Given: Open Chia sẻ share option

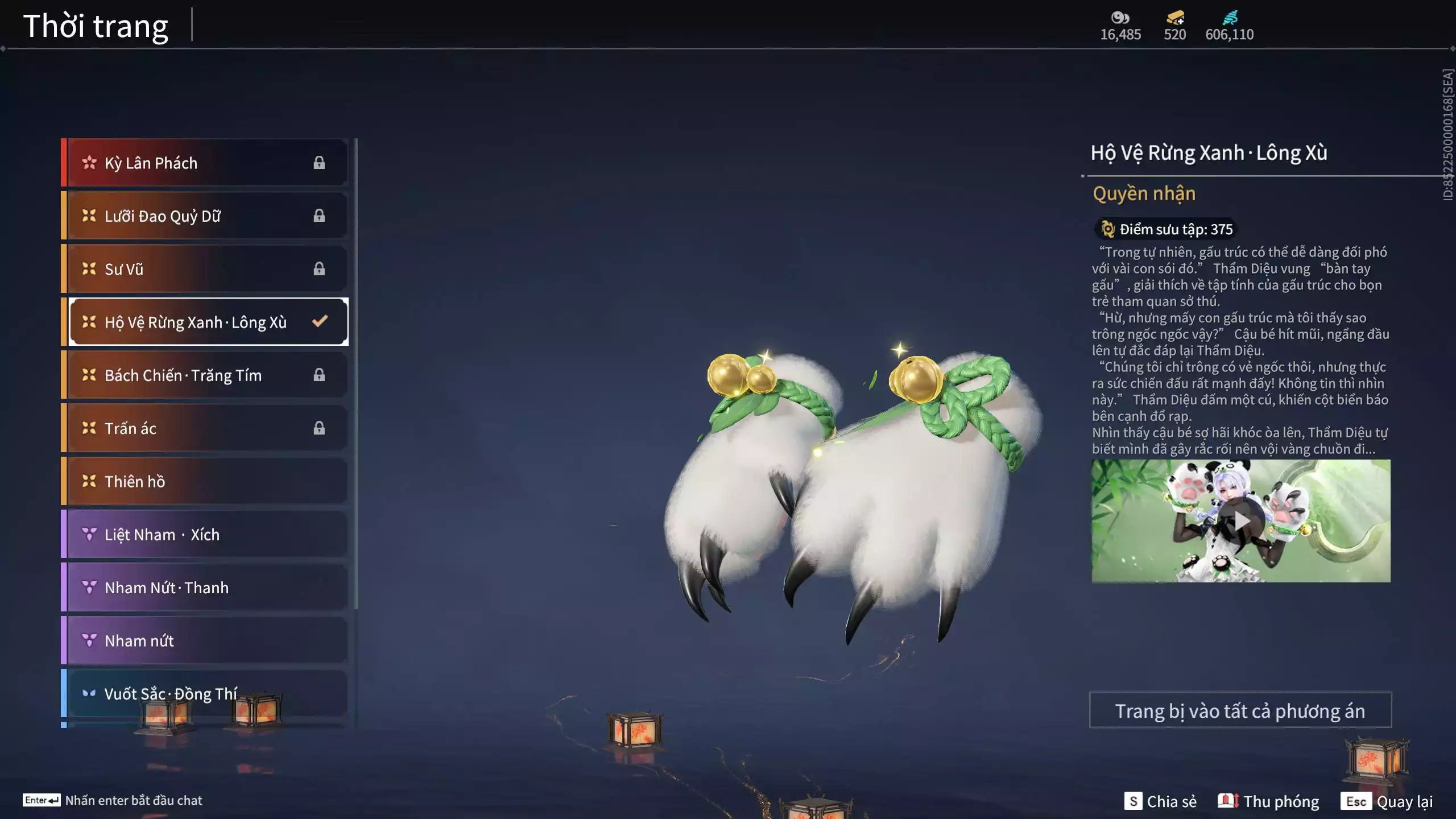Looking at the screenshot, I should 1160,801.
